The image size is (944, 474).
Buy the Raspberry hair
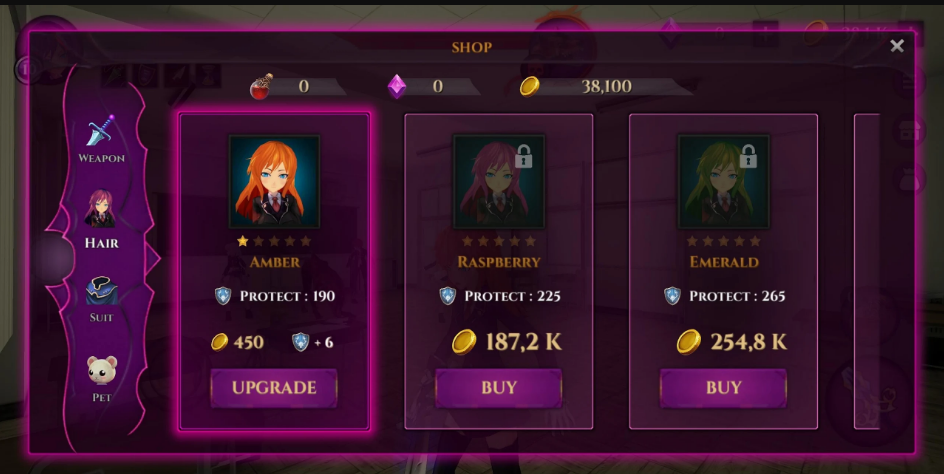tap(499, 388)
